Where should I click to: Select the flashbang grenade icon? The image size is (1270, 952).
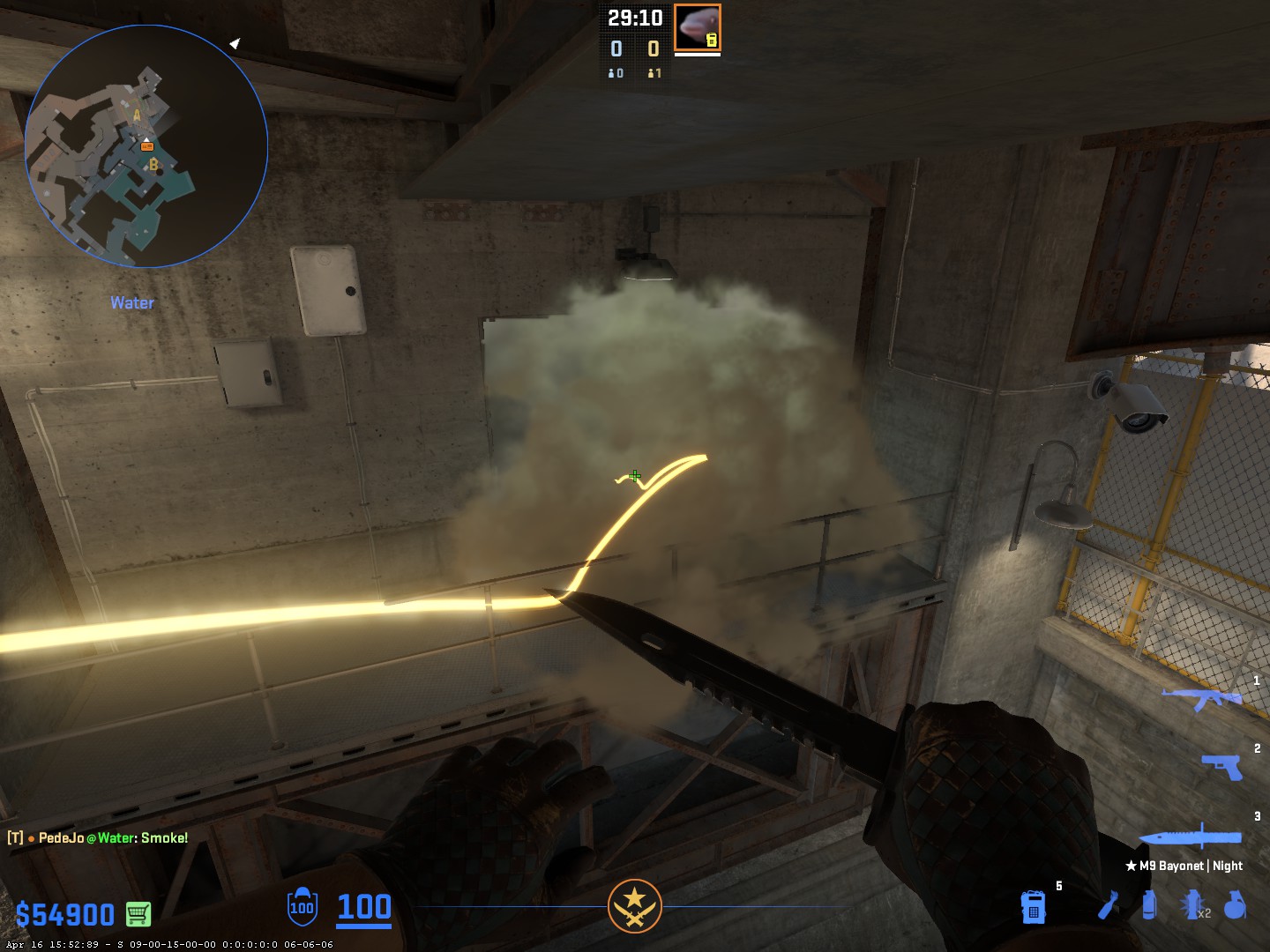[1192, 905]
